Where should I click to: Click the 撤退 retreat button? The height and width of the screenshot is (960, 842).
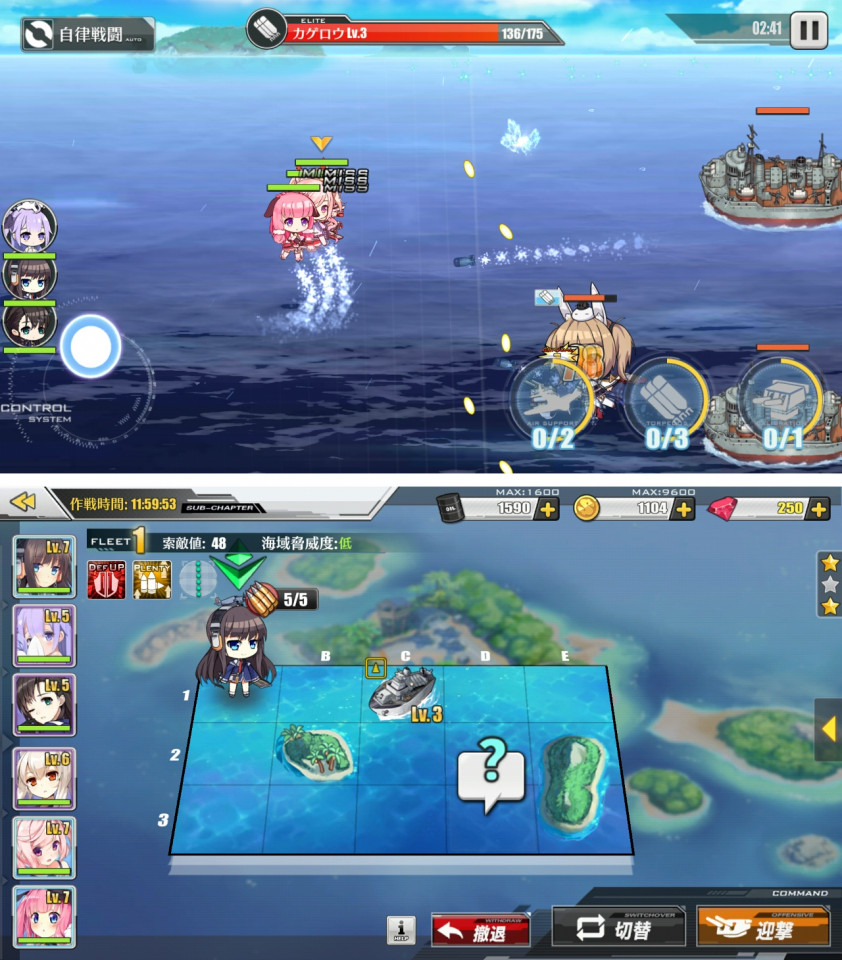click(480, 930)
